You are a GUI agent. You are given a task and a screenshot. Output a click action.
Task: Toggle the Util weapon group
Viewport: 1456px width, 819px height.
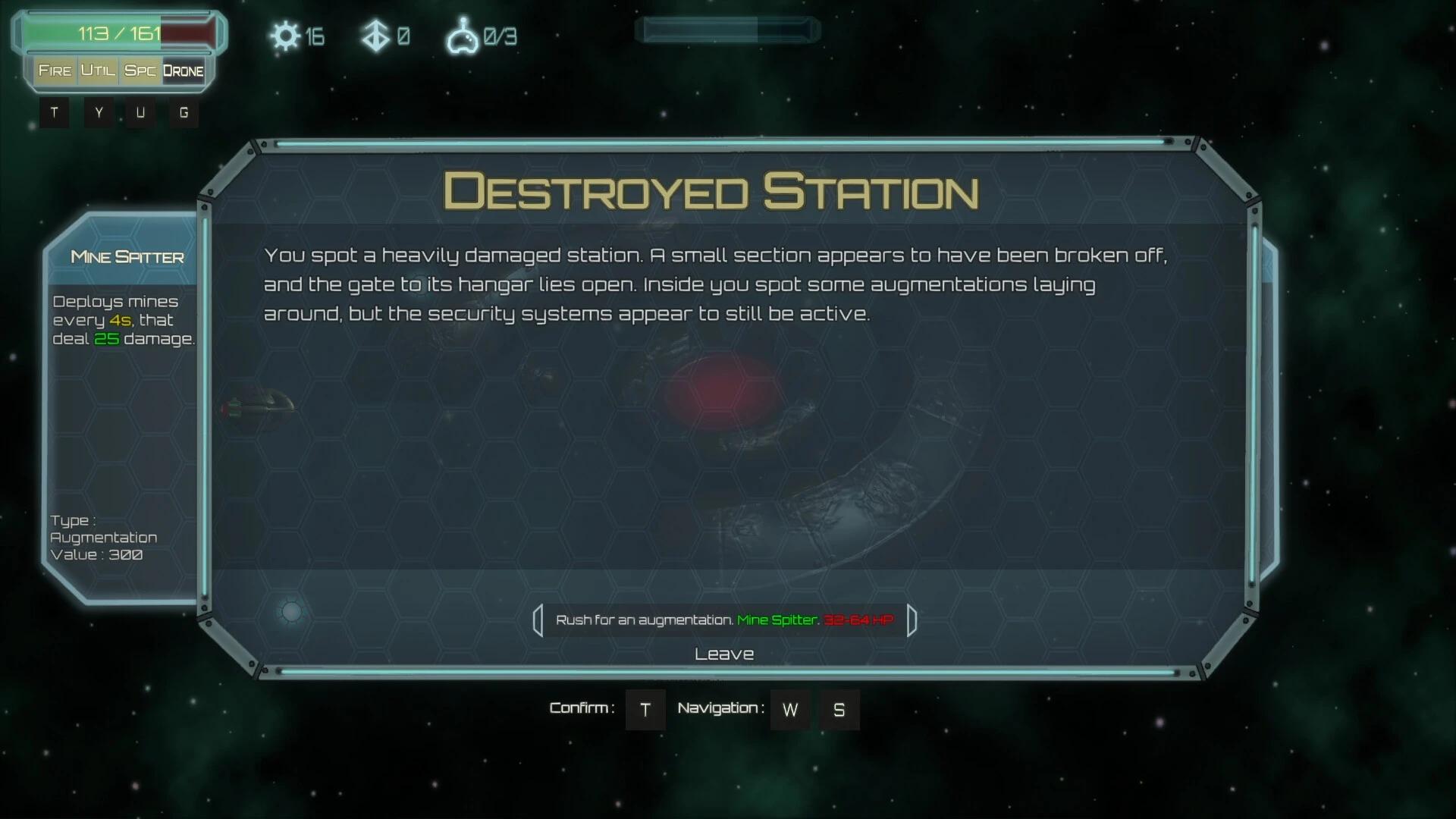tap(99, 71)
